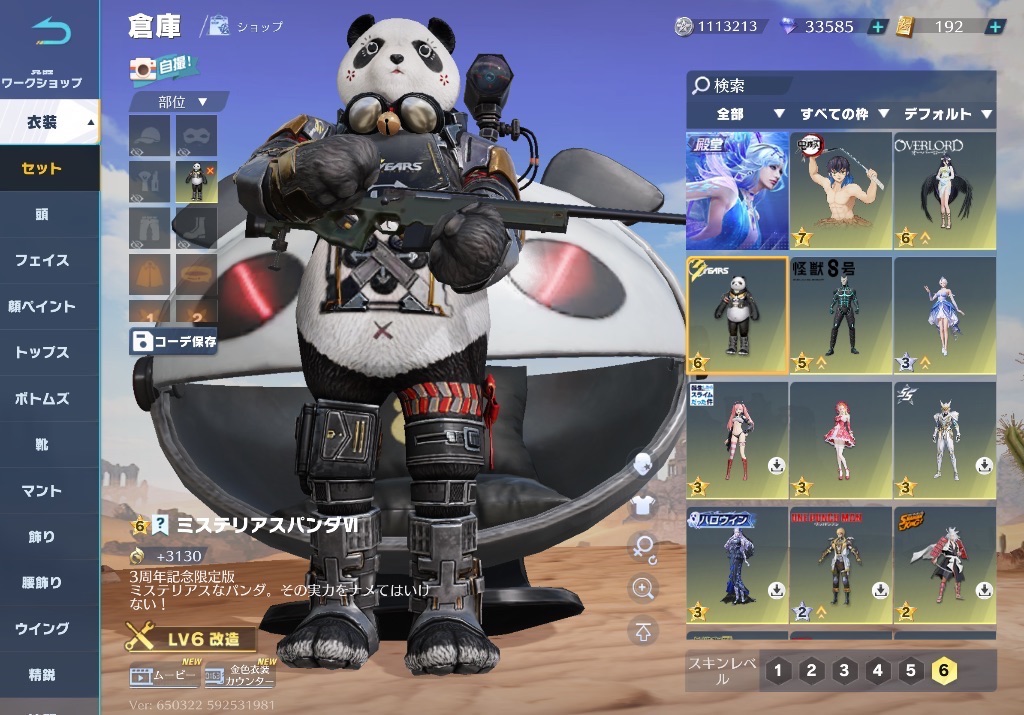Image resolution: width=1024 pixels, height=715 pixels.
Task: Open the 自撮 selfie camera
Action: [164, 68]
